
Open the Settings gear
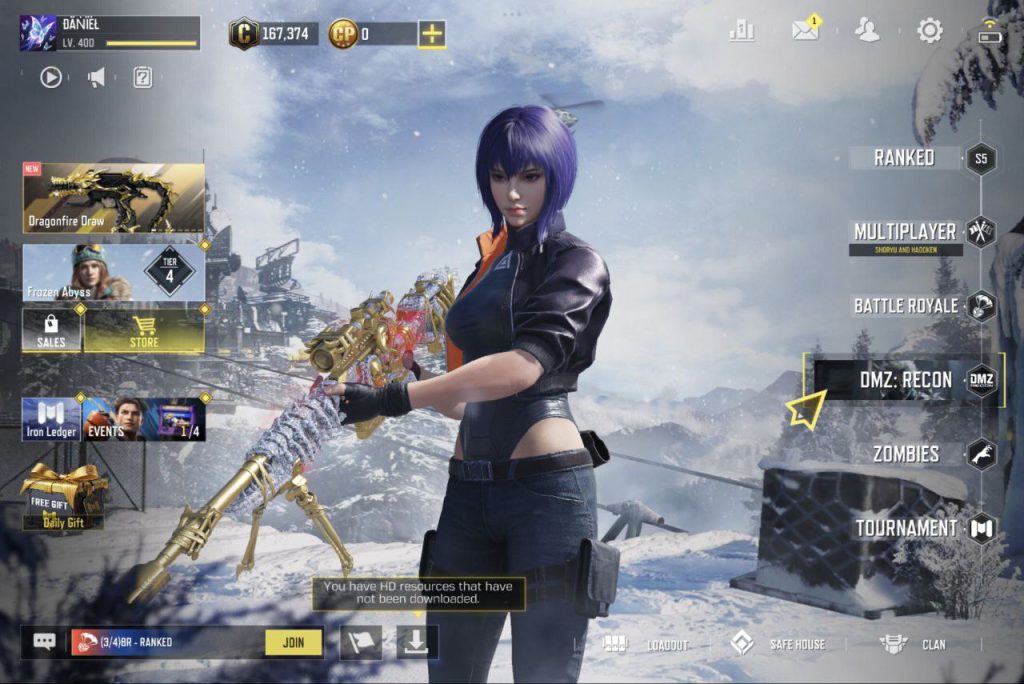[x=930, y=30]
